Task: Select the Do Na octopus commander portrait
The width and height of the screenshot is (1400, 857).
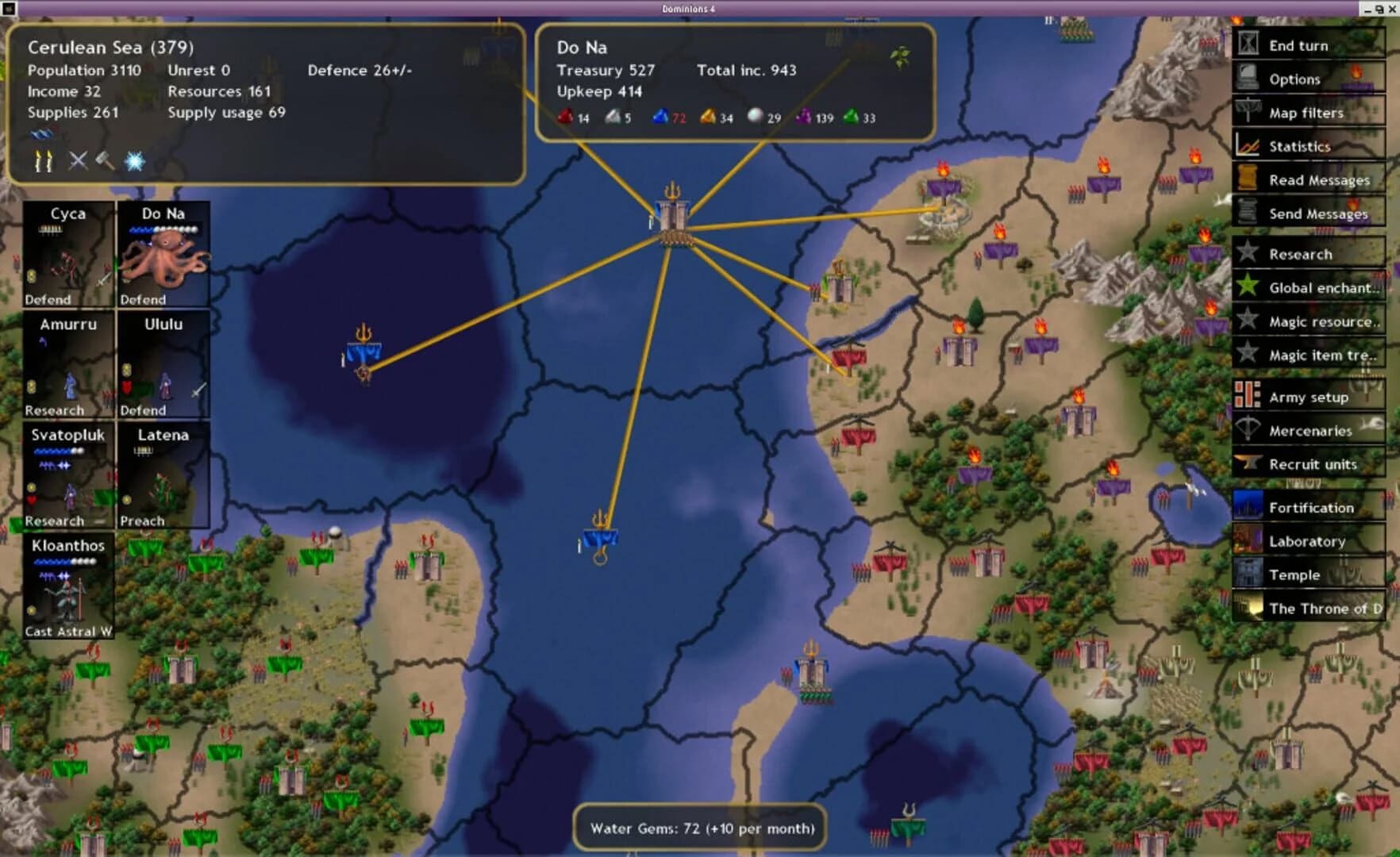Action: click(x=162, y=254)
